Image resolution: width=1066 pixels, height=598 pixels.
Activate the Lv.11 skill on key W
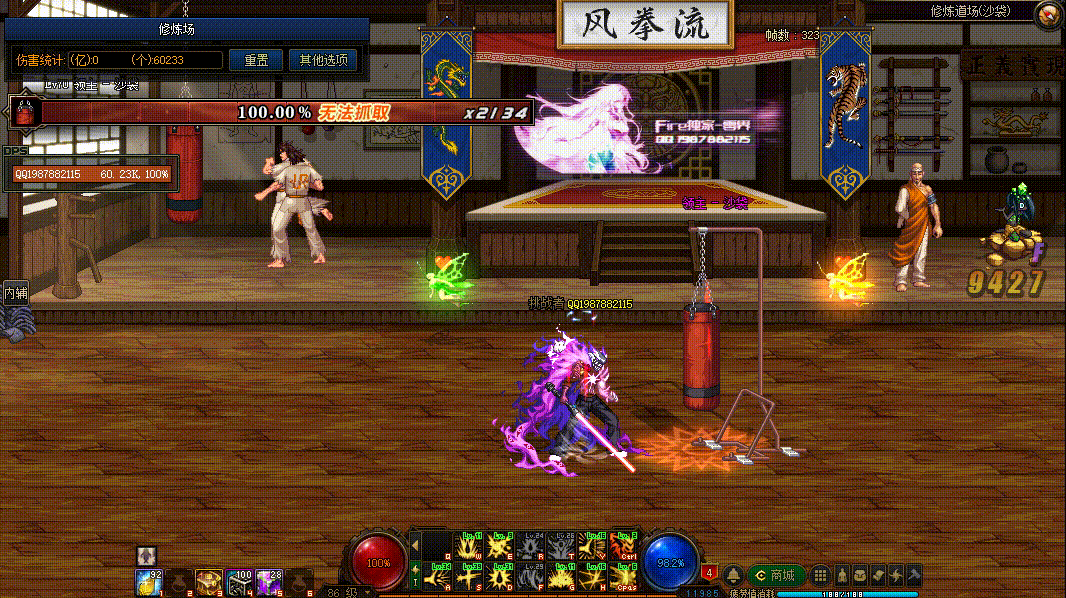pos(469,545)
